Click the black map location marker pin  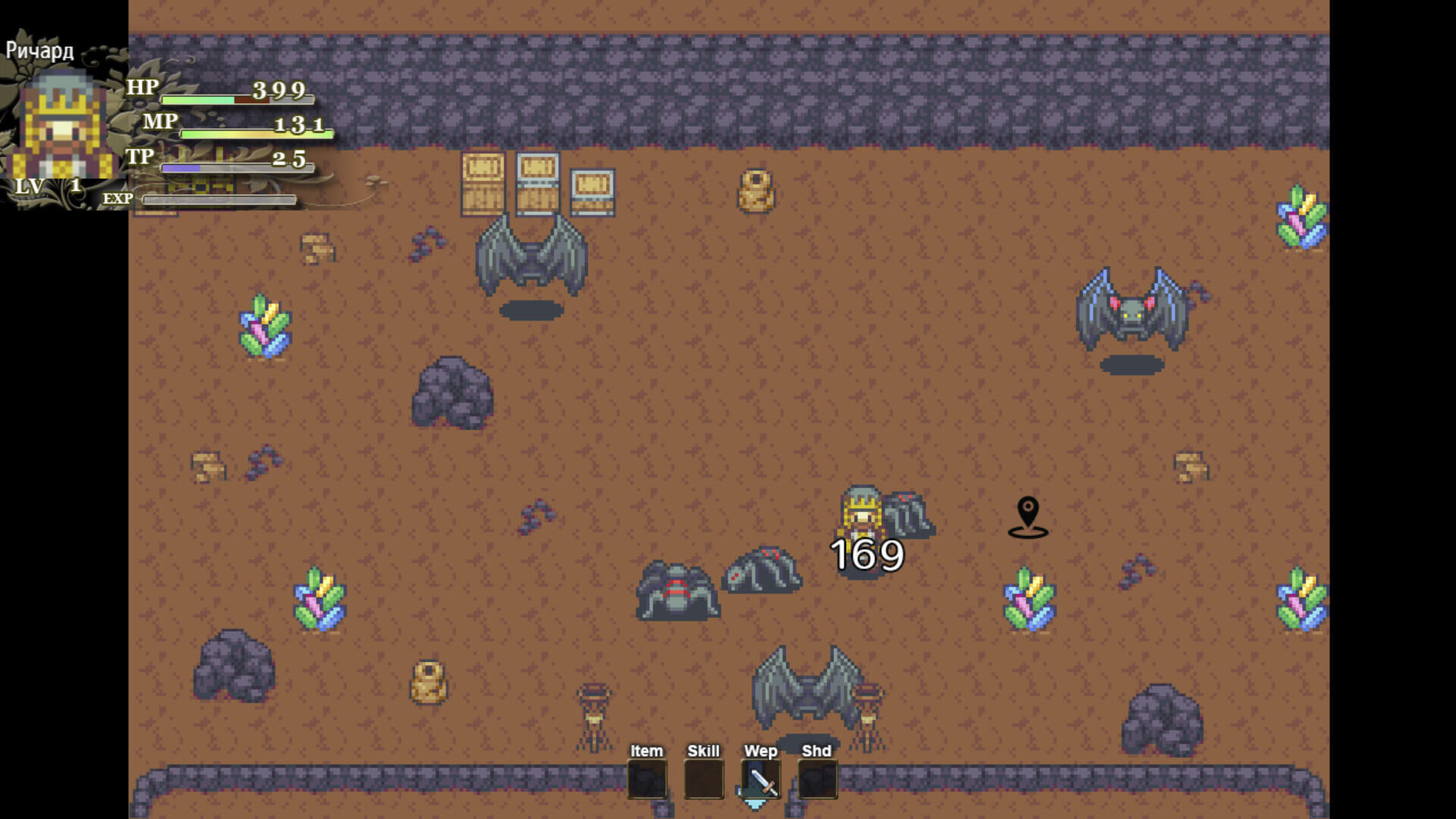click(x=1028, y=512)
